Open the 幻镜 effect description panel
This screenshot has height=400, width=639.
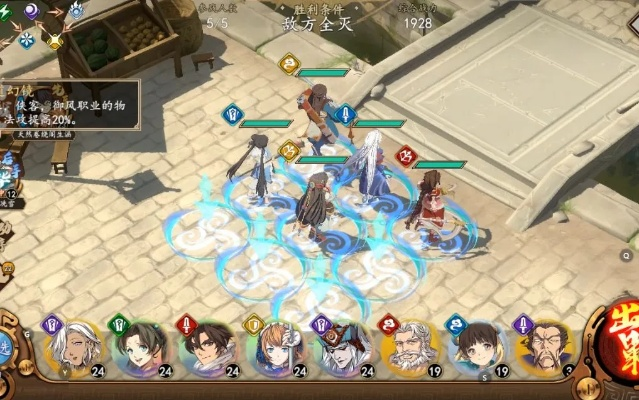tap(68, 103)
